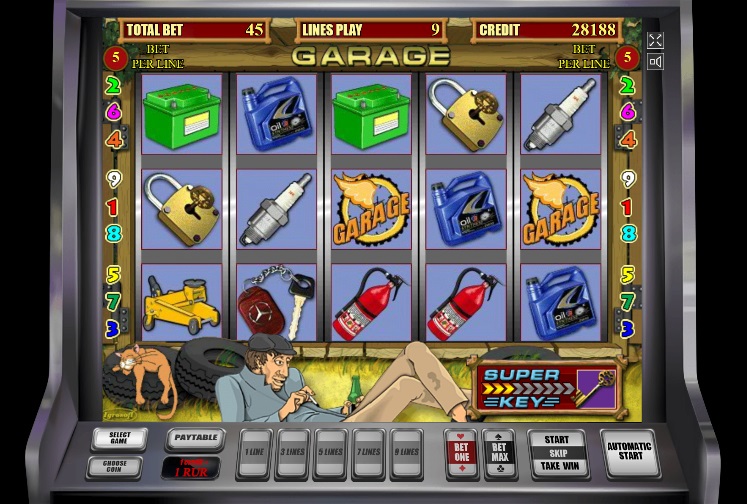Choose the 1 Line bet button

point(255,453)
